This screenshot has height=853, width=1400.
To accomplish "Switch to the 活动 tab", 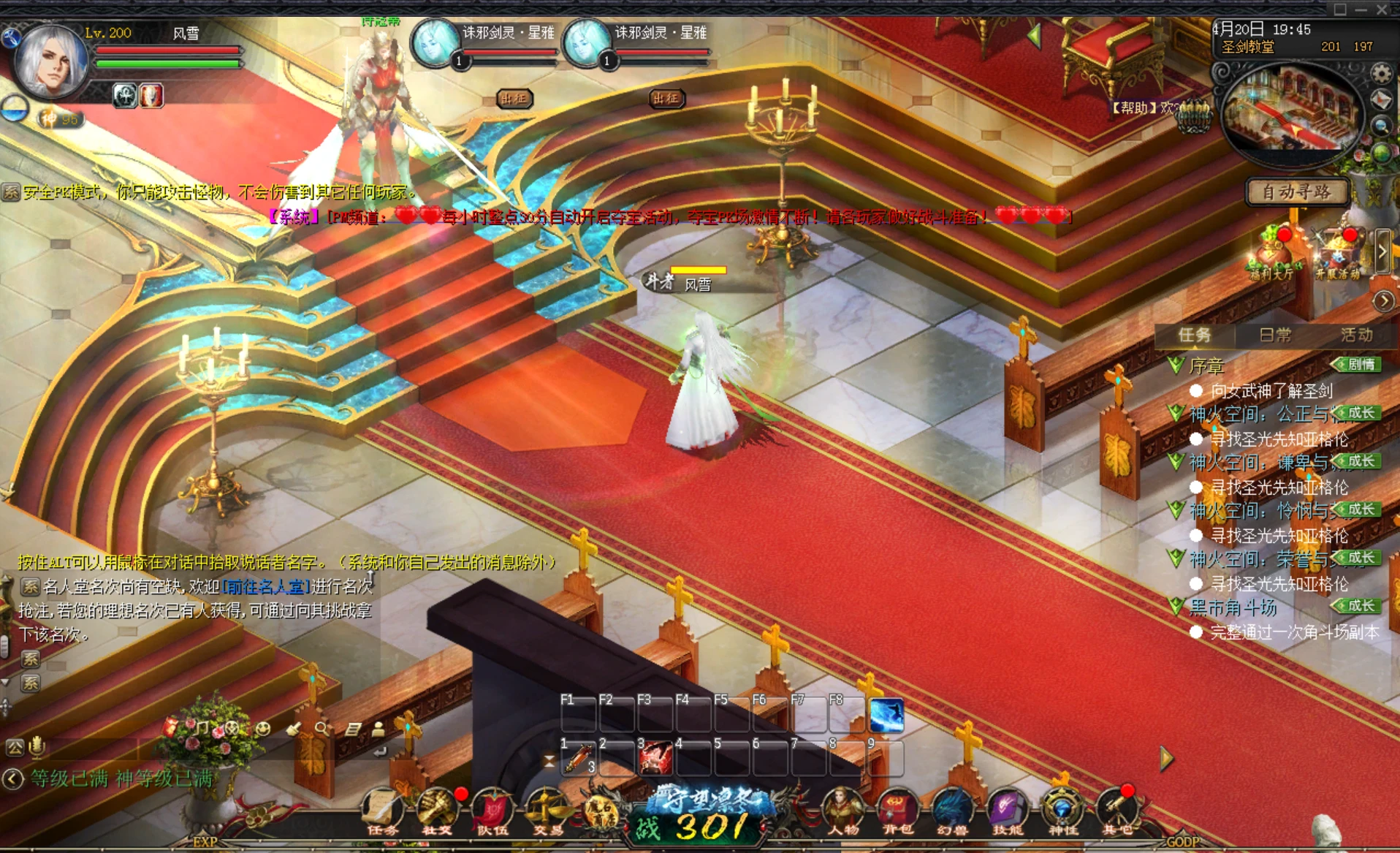I will coord(1355,334).
